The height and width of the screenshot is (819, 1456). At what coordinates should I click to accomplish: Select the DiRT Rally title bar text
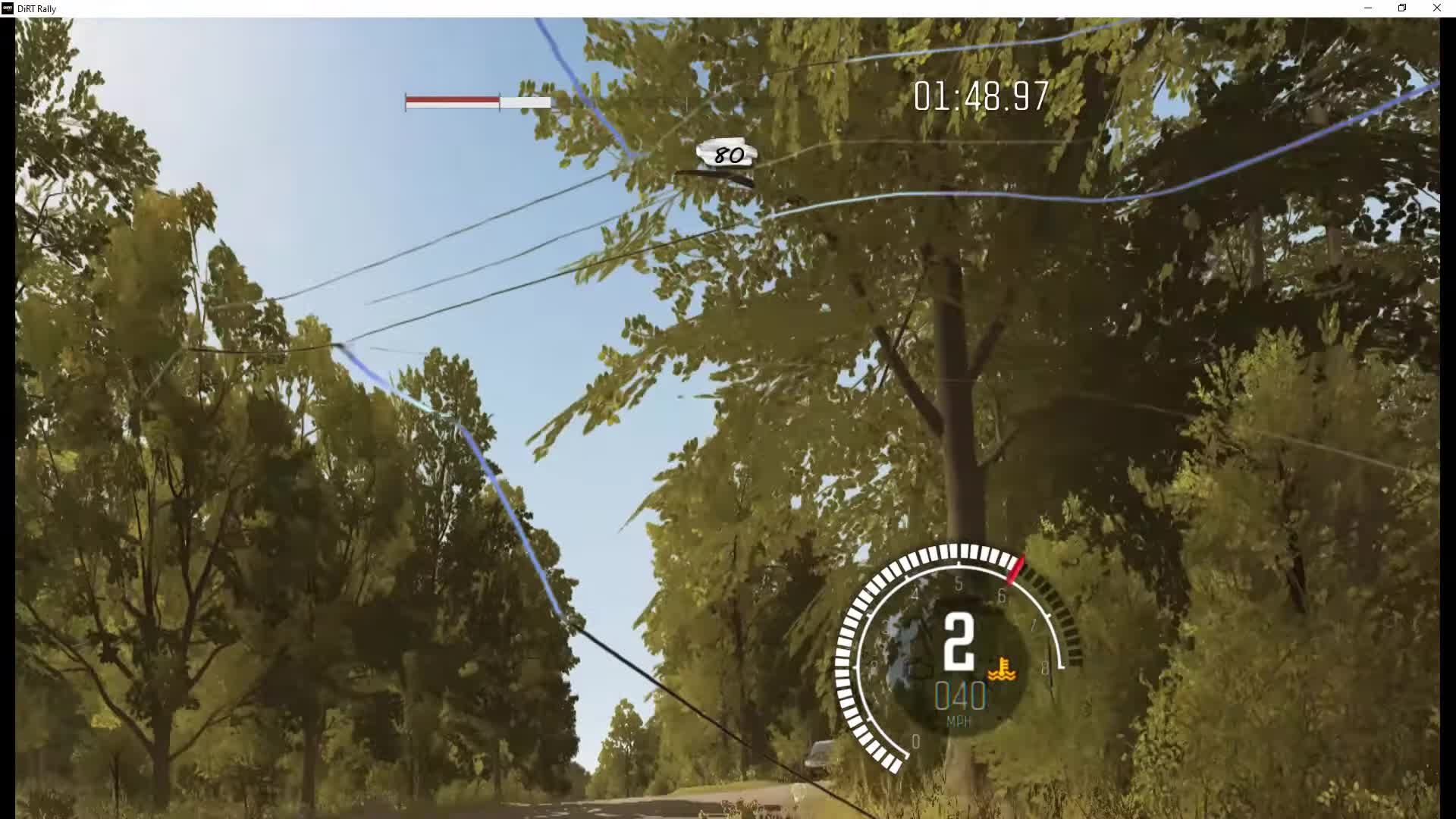click(36, 8)
